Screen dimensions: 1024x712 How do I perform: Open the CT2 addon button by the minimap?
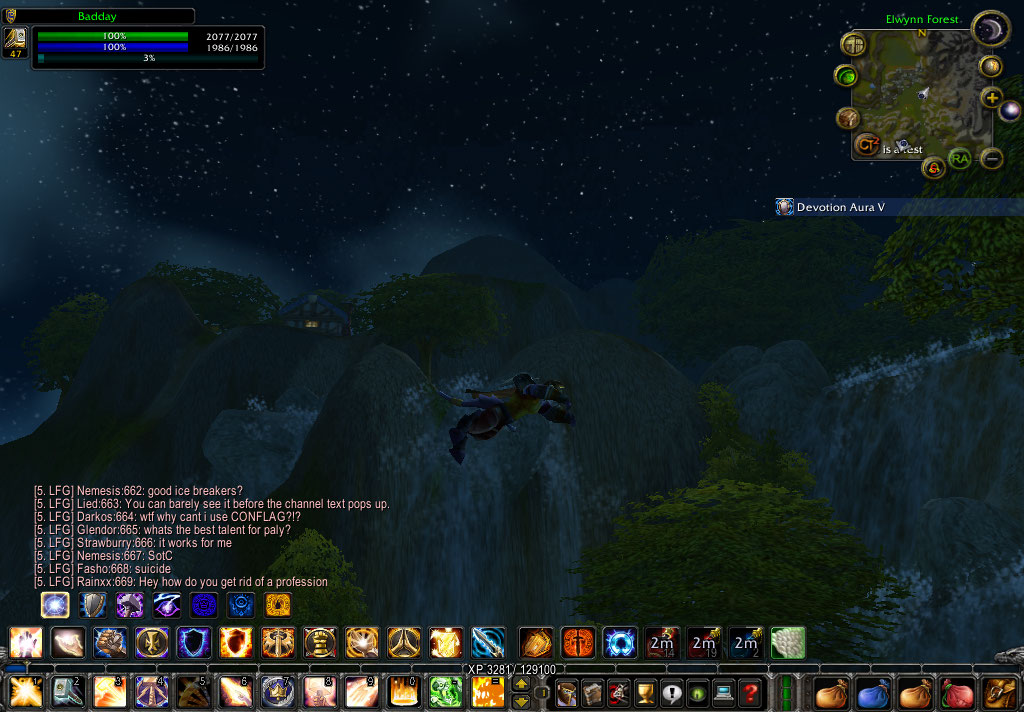coord(866,145)
